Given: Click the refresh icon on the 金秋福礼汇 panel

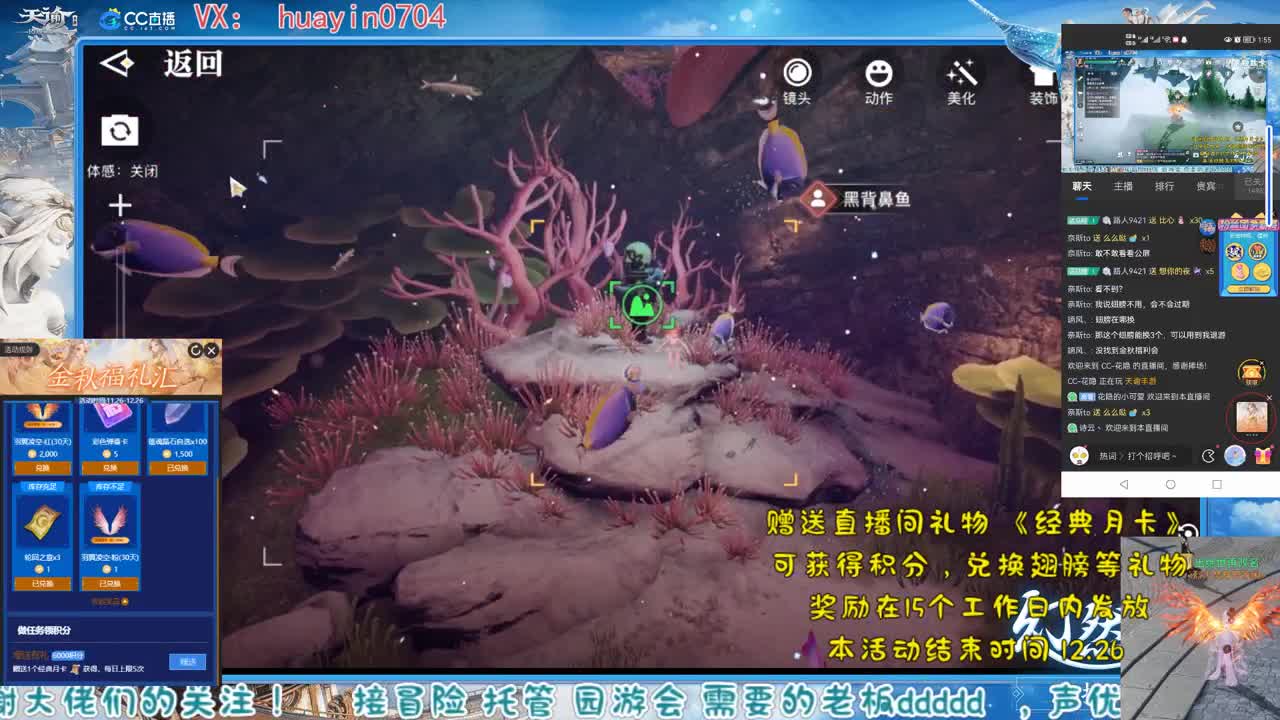Looking at the screenshot, I should [195, 350].
